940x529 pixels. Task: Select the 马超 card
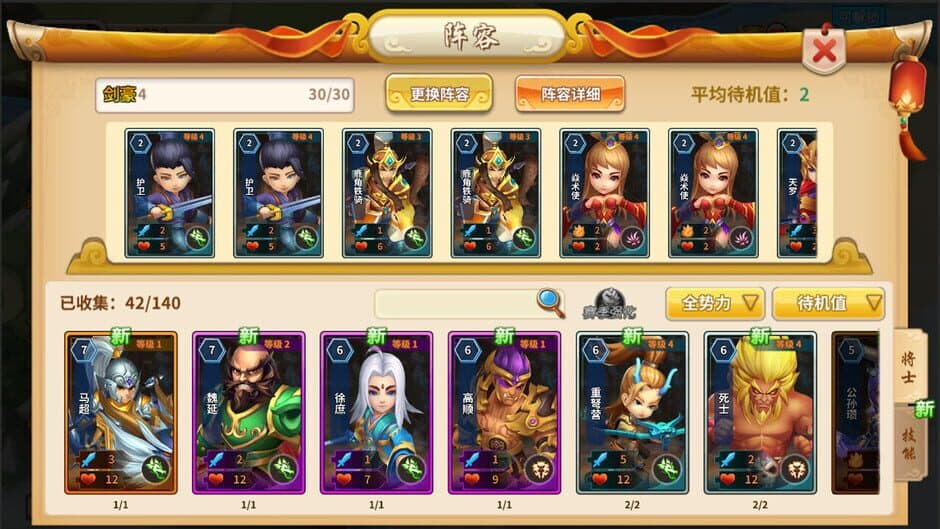click(x=120, y=412)
